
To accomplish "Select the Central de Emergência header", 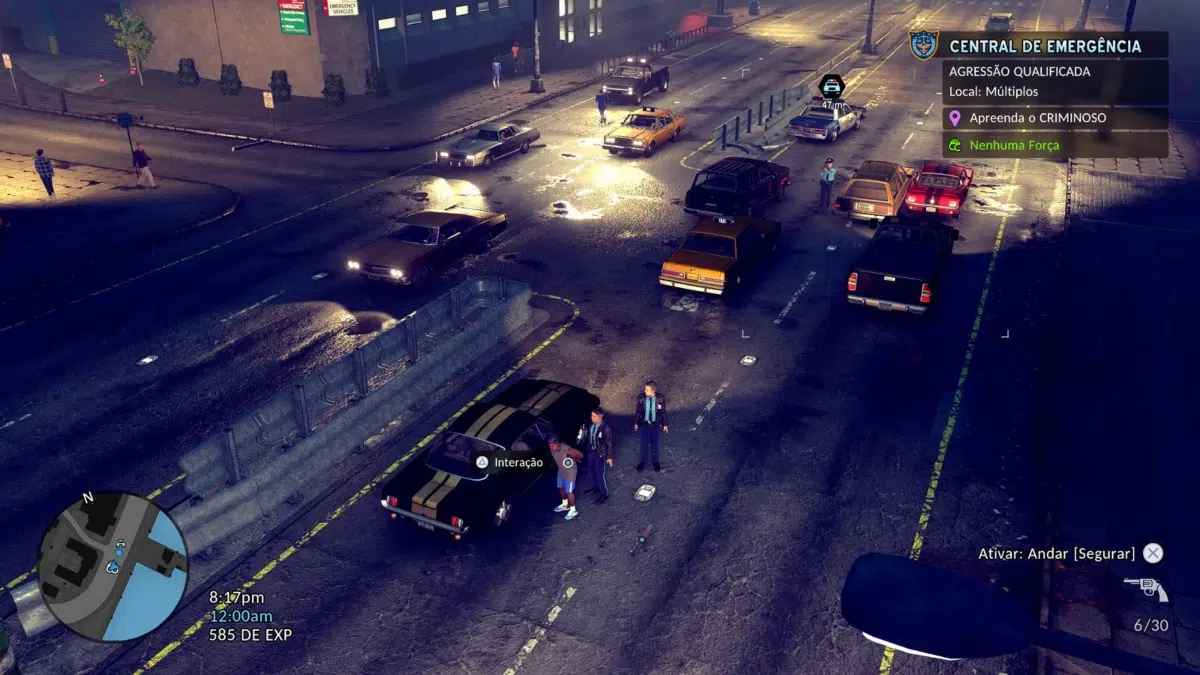I will 1044,46.
